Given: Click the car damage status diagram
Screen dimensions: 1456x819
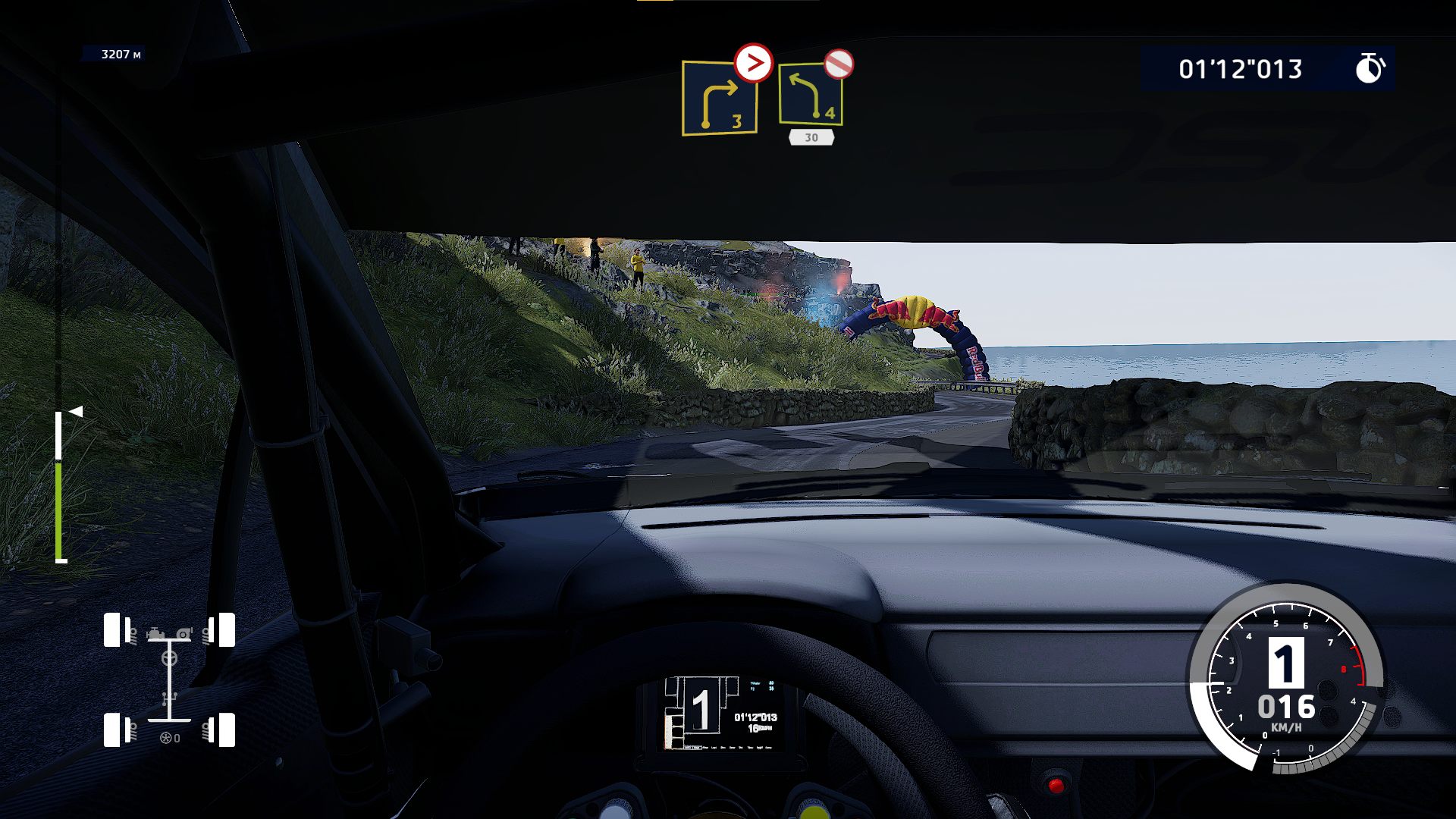Looking at the screenshot, I should (x=169, y=679).
